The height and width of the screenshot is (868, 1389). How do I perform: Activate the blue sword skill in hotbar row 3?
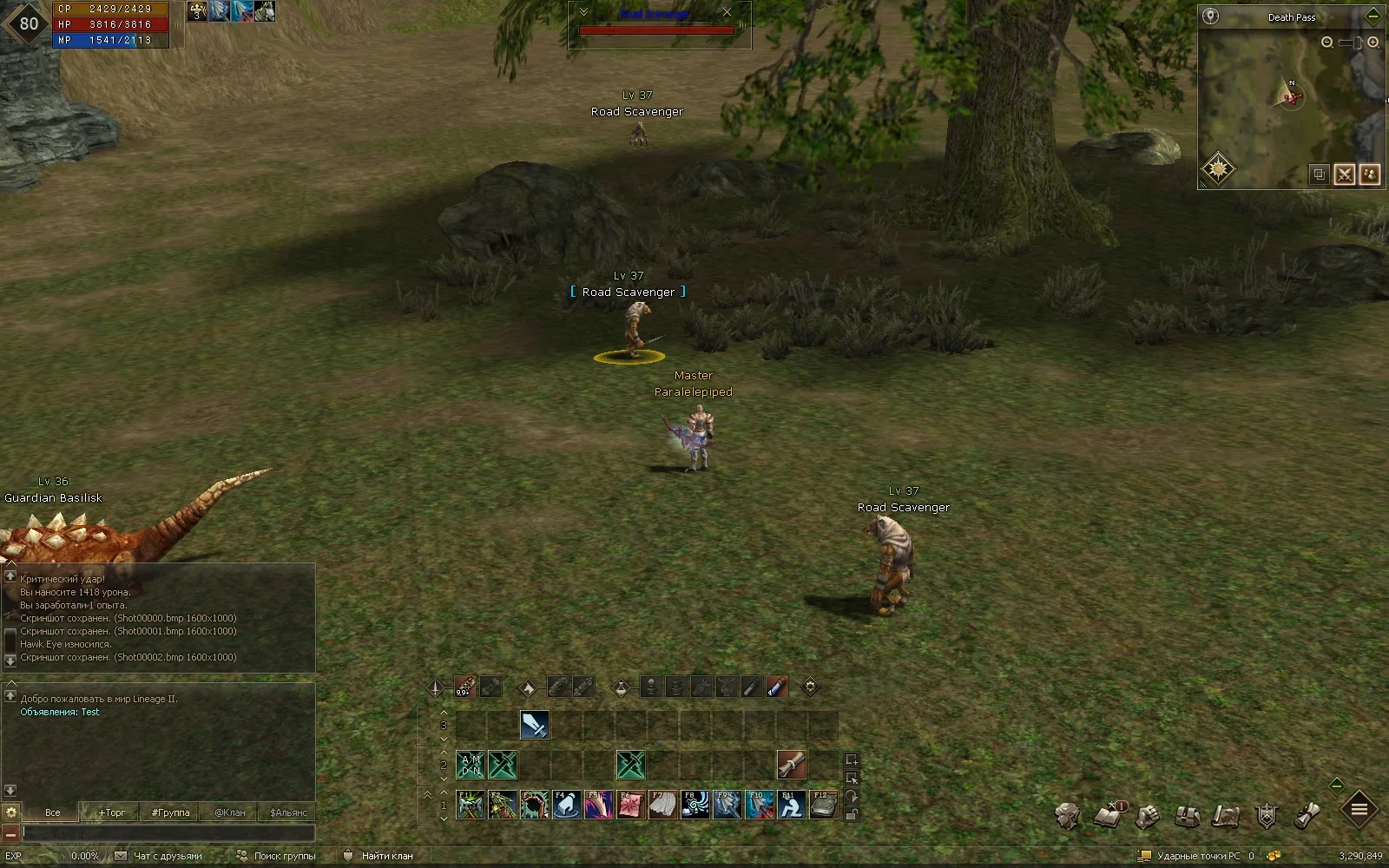point(534,725)
